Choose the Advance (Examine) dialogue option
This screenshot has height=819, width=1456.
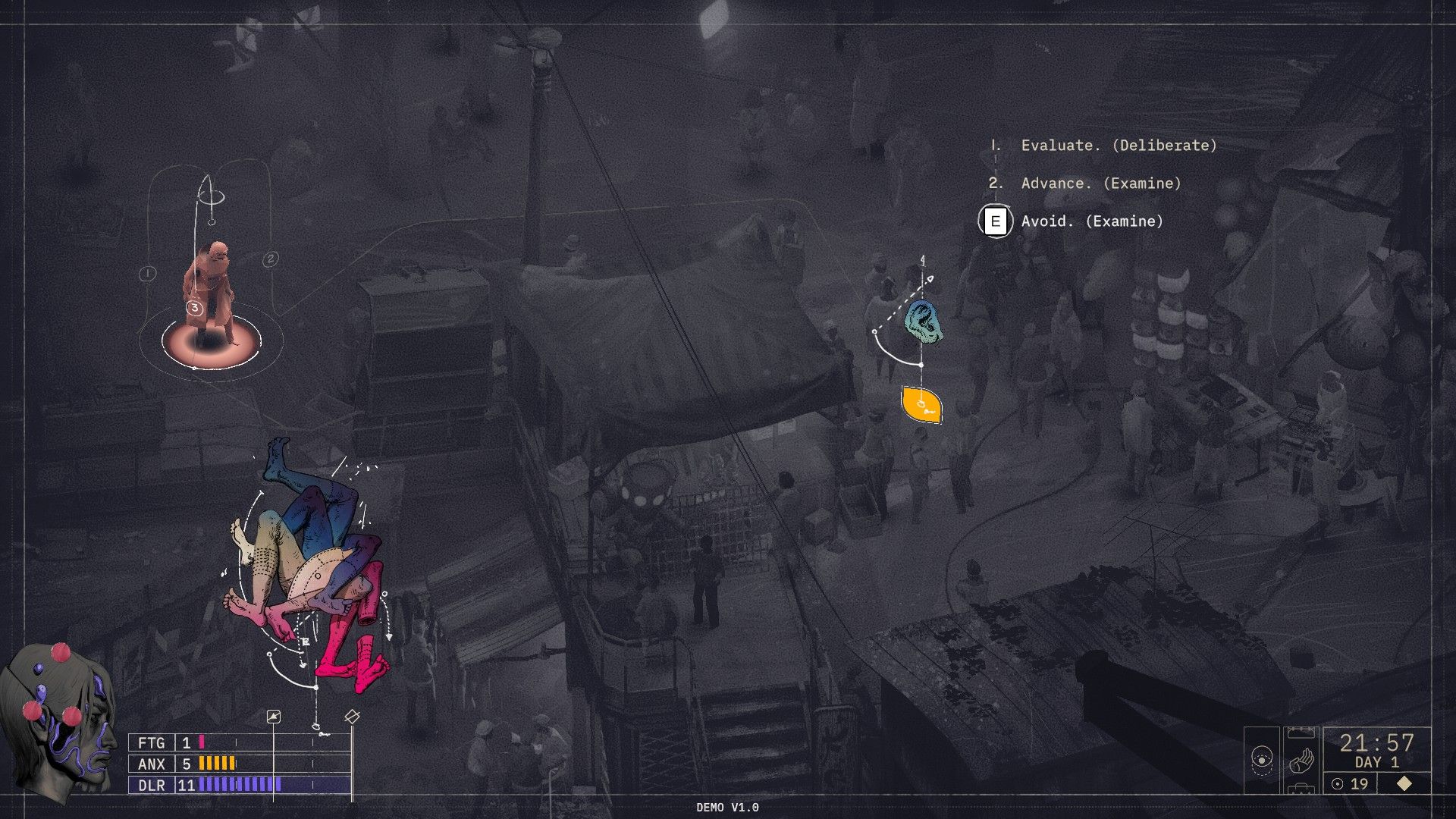point(1101,184)
